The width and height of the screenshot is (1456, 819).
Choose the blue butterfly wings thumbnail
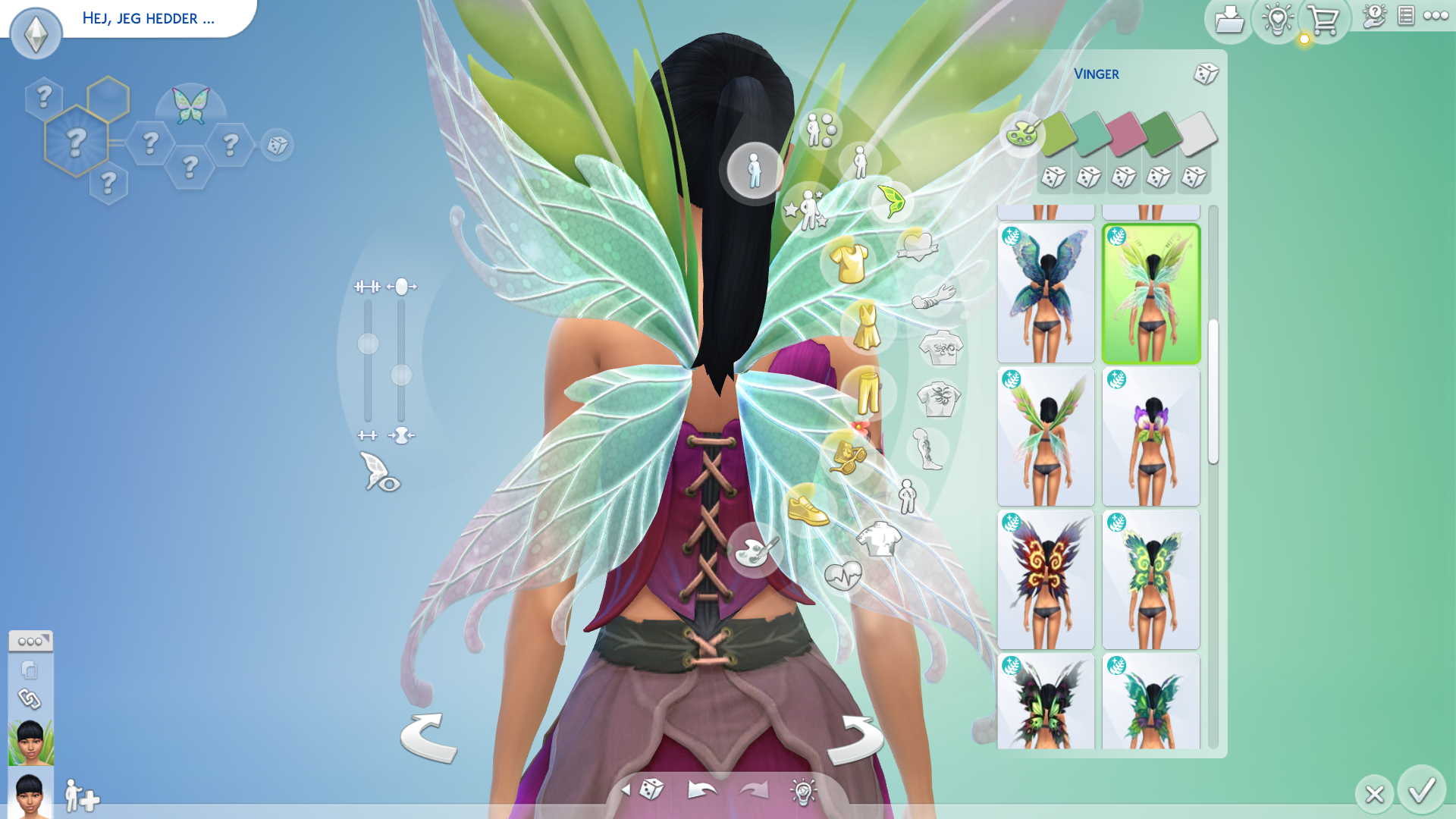tap(1046, 293)
